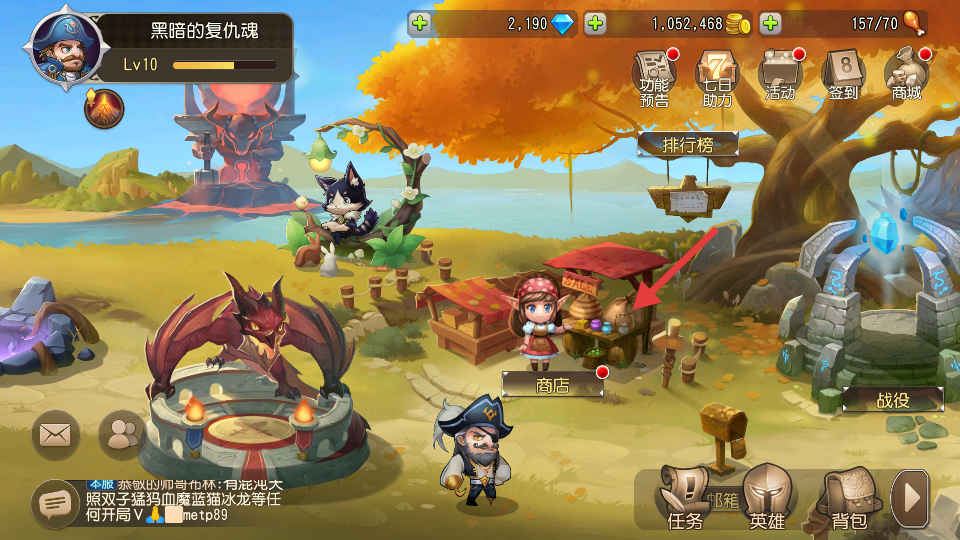
Task: Open the chat speech bubble button
Action: tap(55, 503)
